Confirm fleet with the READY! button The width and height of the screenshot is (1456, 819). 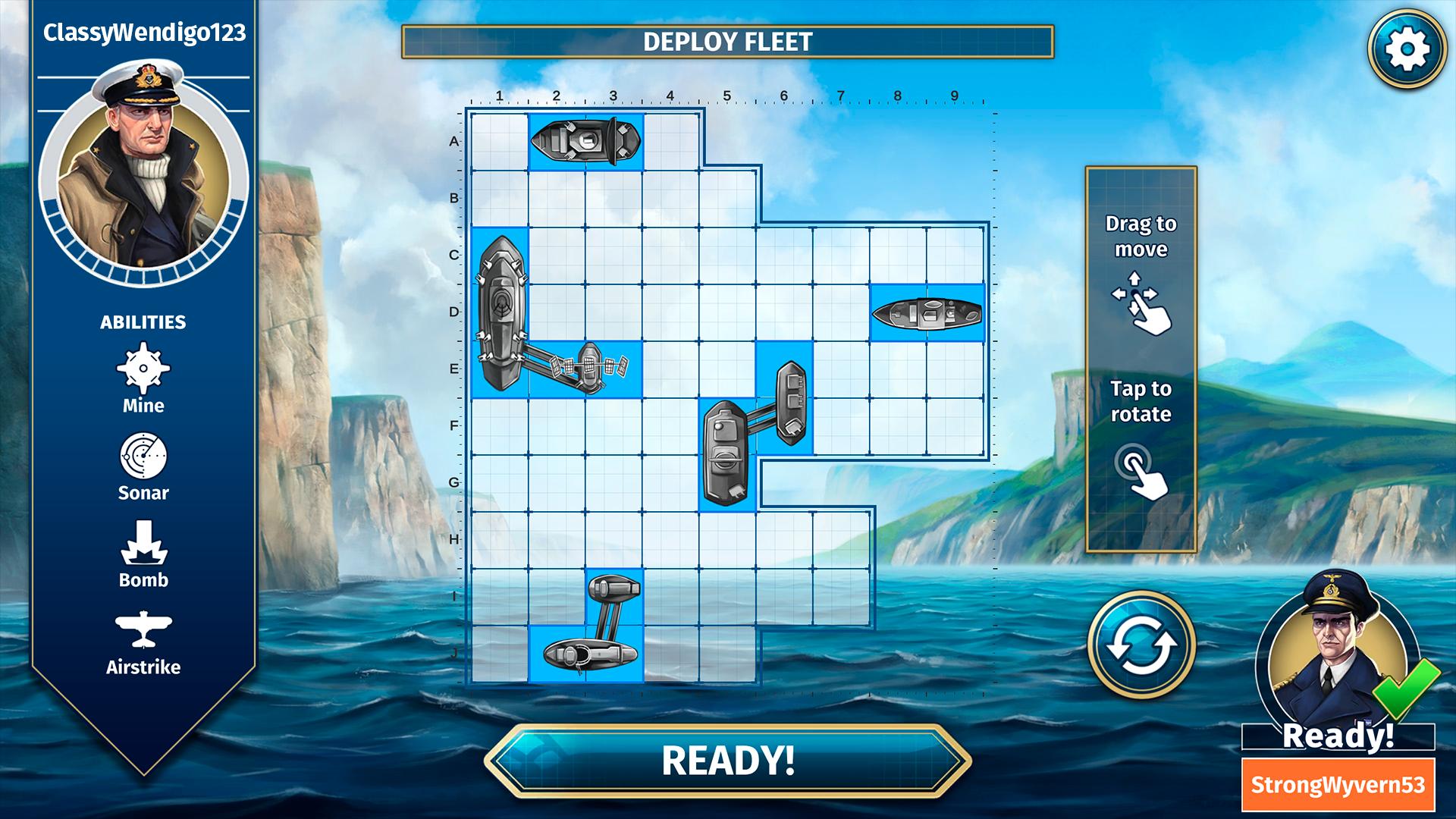(727, 761)
